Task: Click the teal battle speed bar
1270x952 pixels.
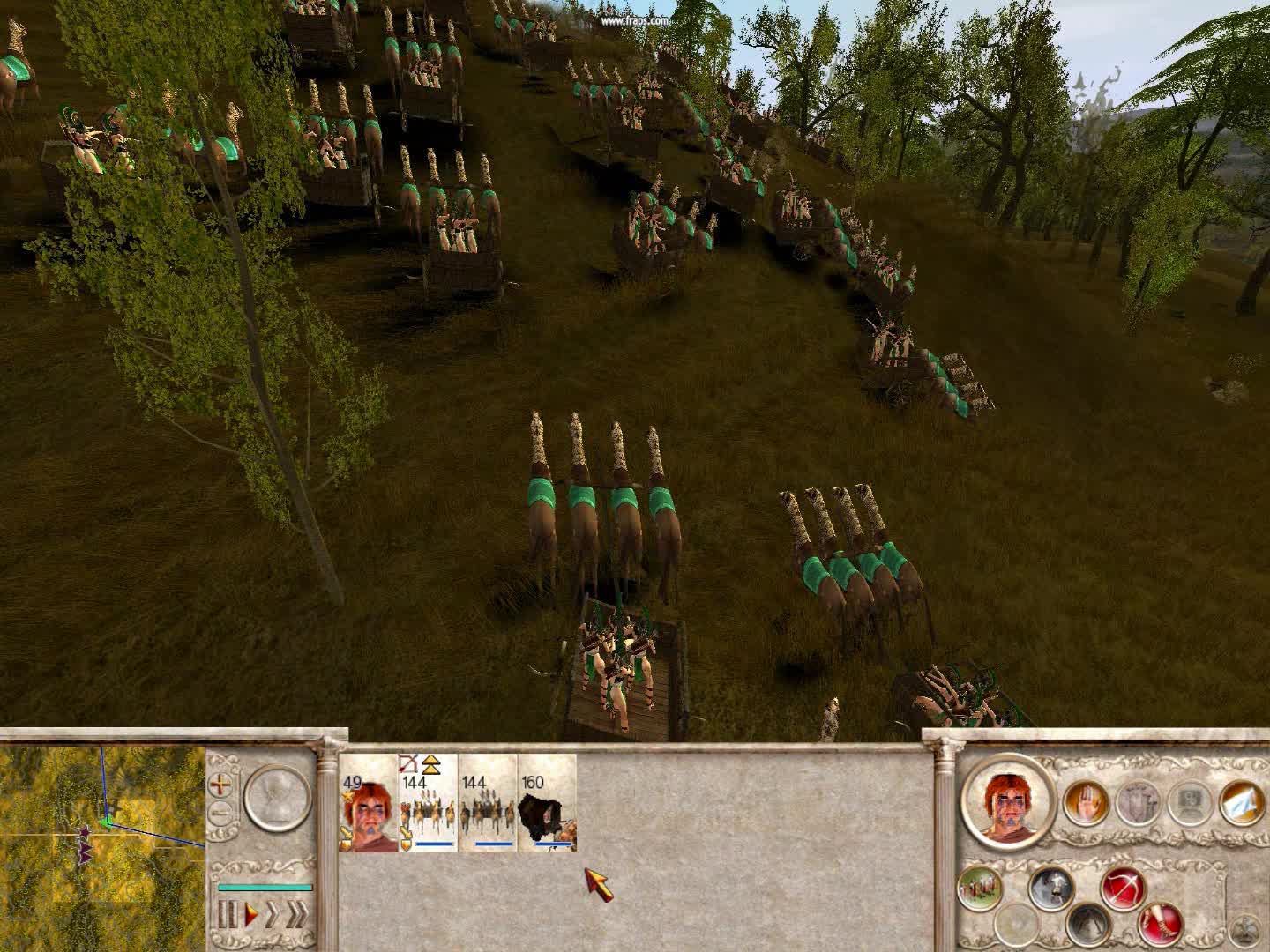Action: click(x=265, y=886)
